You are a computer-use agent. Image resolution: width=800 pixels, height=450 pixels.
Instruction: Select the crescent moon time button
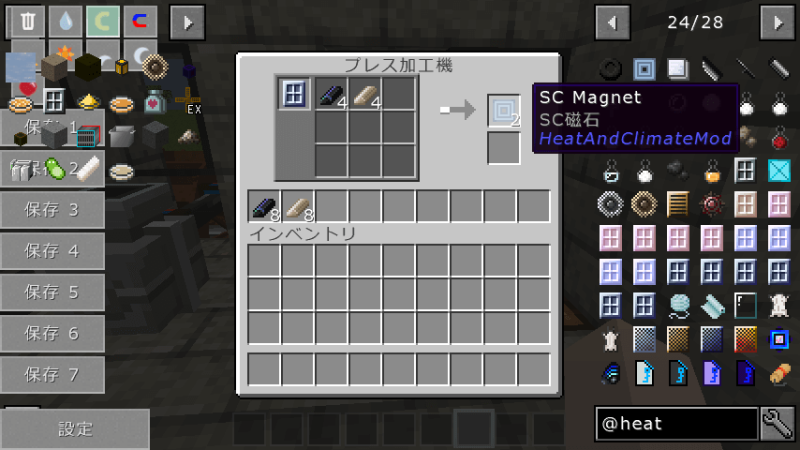[x=101, y=20]
